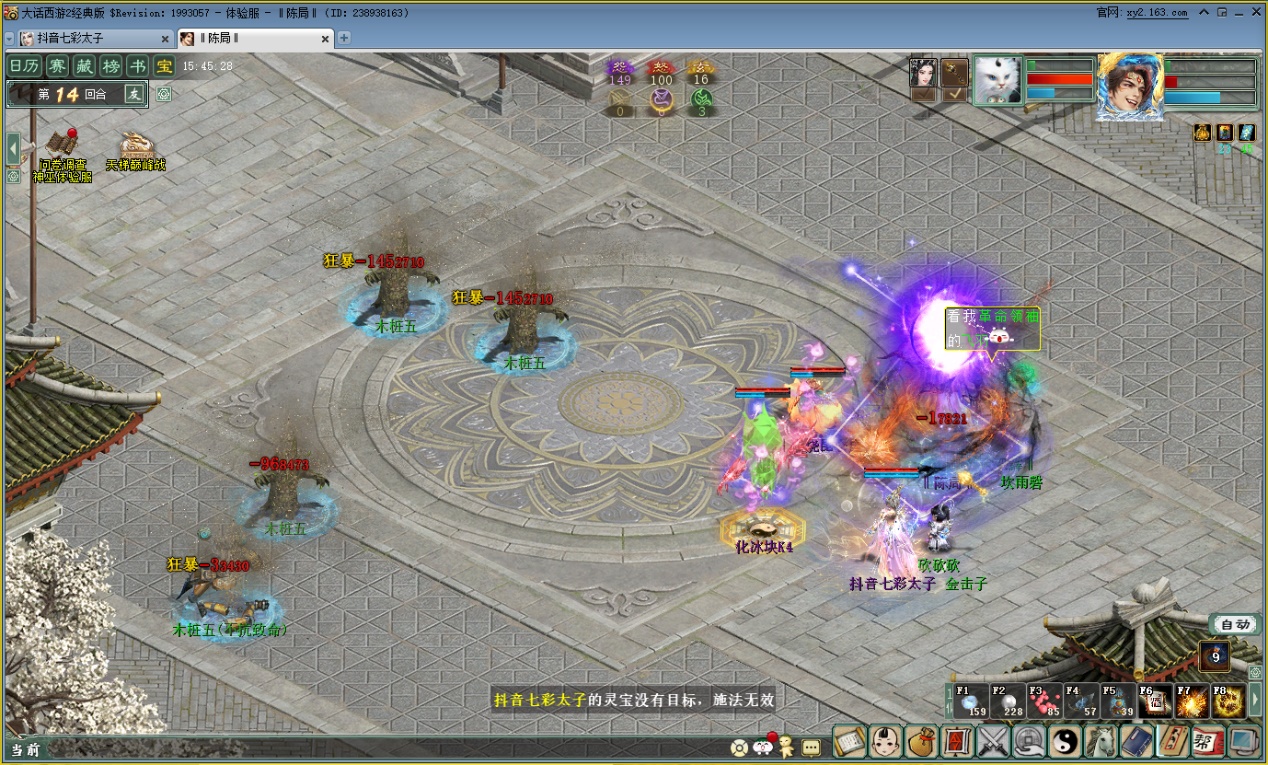Open the chat bubble icon
Viewport: 1268px width, 765px height.
tap(811, 746)
